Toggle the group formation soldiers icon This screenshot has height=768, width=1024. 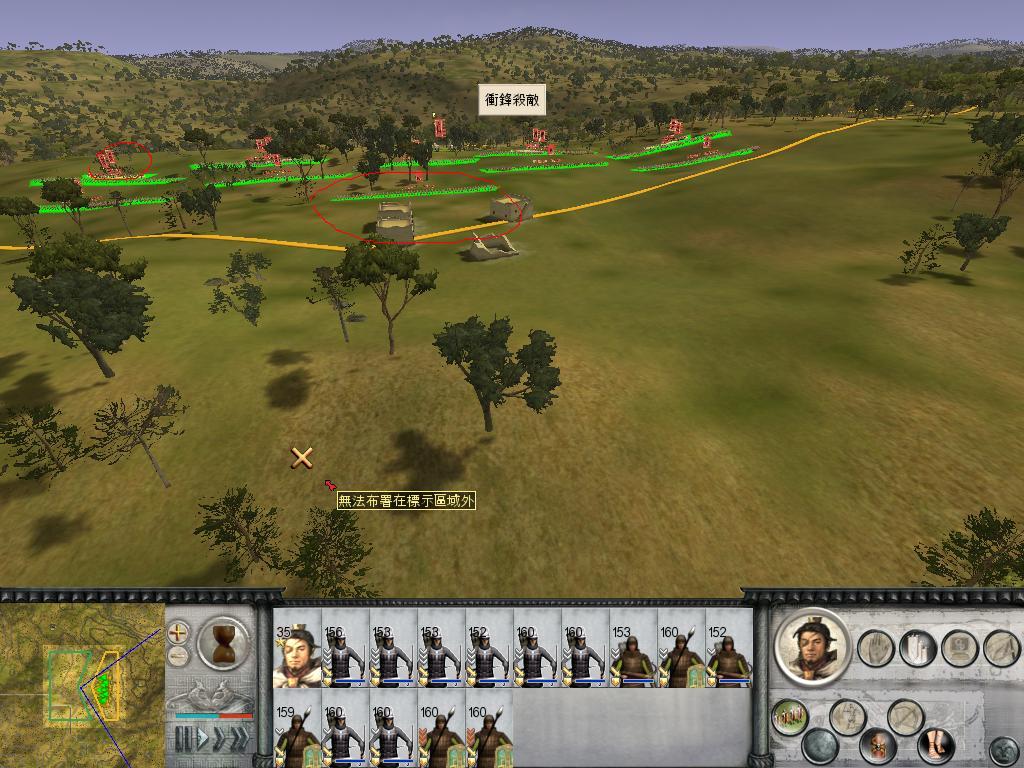click(790, 716)
